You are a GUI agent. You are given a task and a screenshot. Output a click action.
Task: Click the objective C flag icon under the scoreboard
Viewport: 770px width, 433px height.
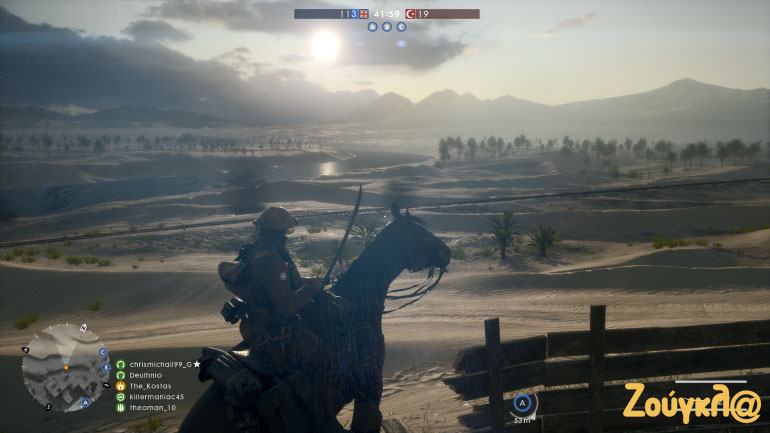pyautogui.click(x=401, y=27)
